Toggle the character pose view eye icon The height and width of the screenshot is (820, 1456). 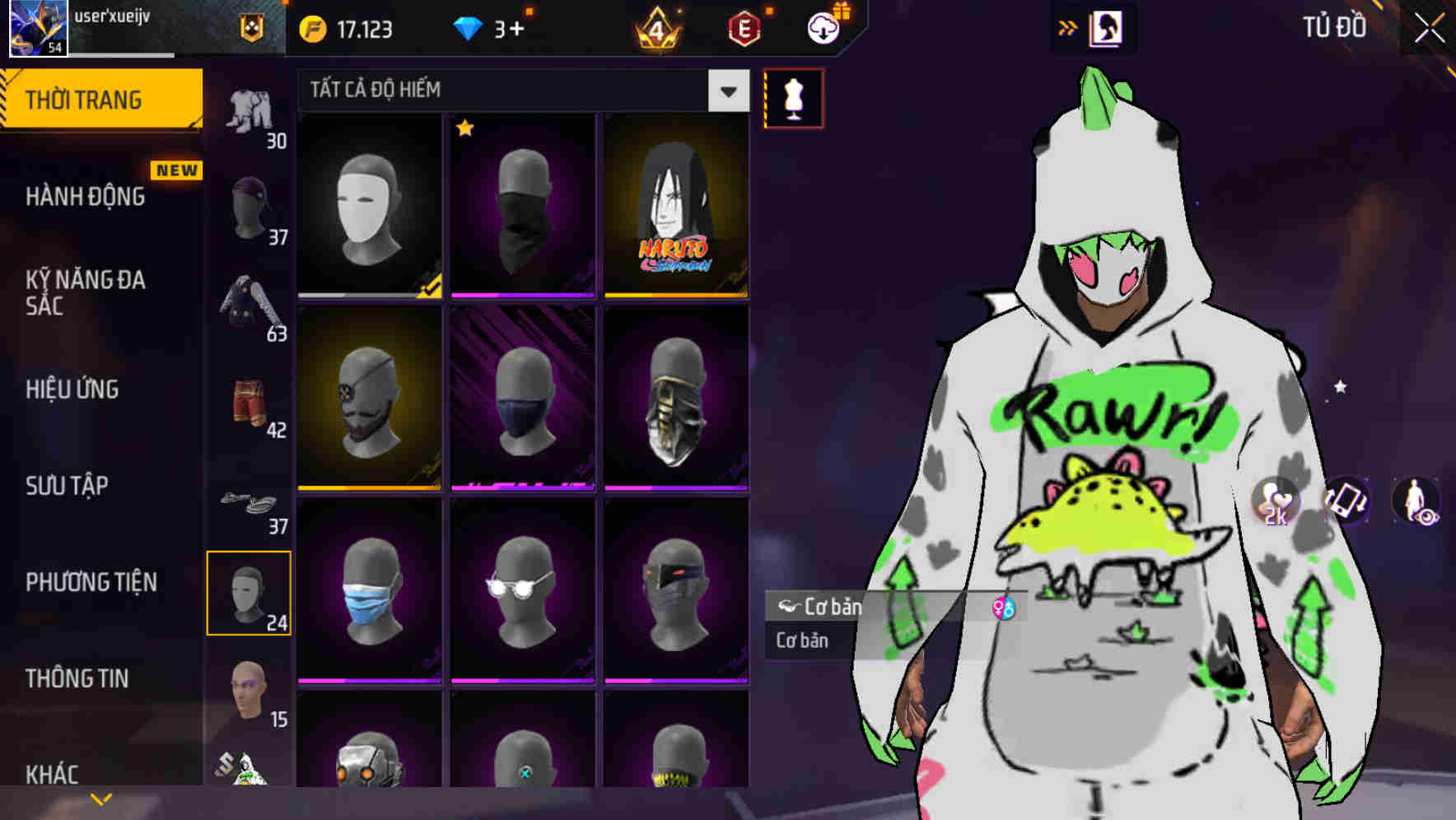[x=1416, y=501]
